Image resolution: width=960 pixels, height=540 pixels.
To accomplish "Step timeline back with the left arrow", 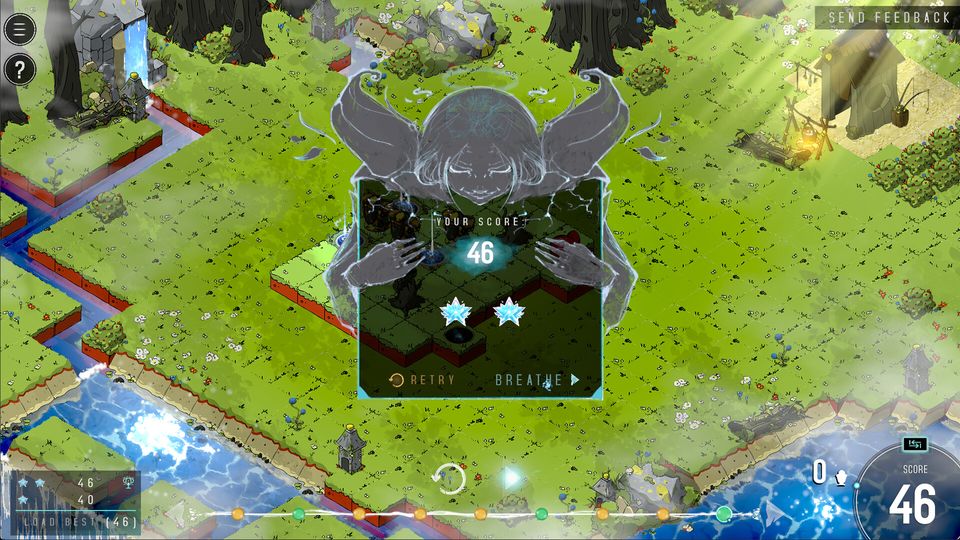I will pyautogui.click(x=176, y=514).
